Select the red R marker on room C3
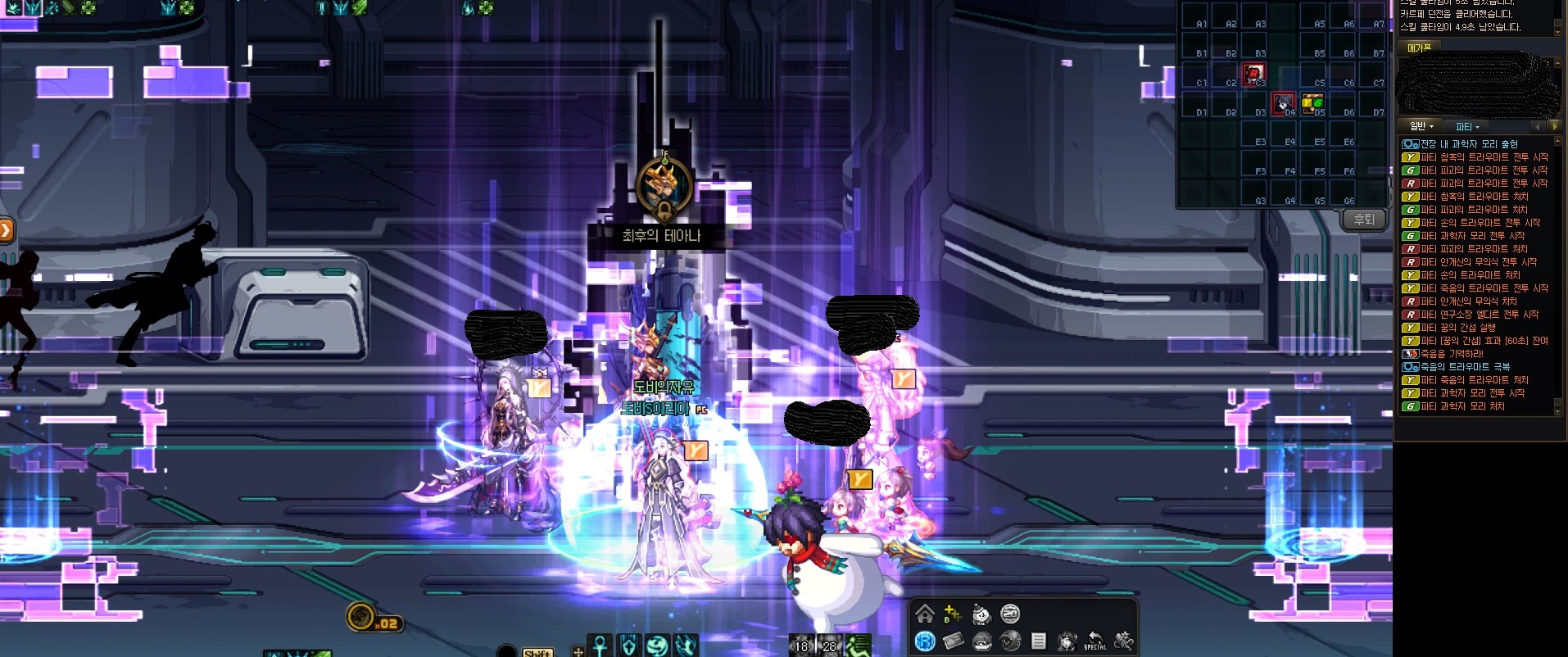The height and width of the screenshot is (657, 1568). pos(1253,74)
